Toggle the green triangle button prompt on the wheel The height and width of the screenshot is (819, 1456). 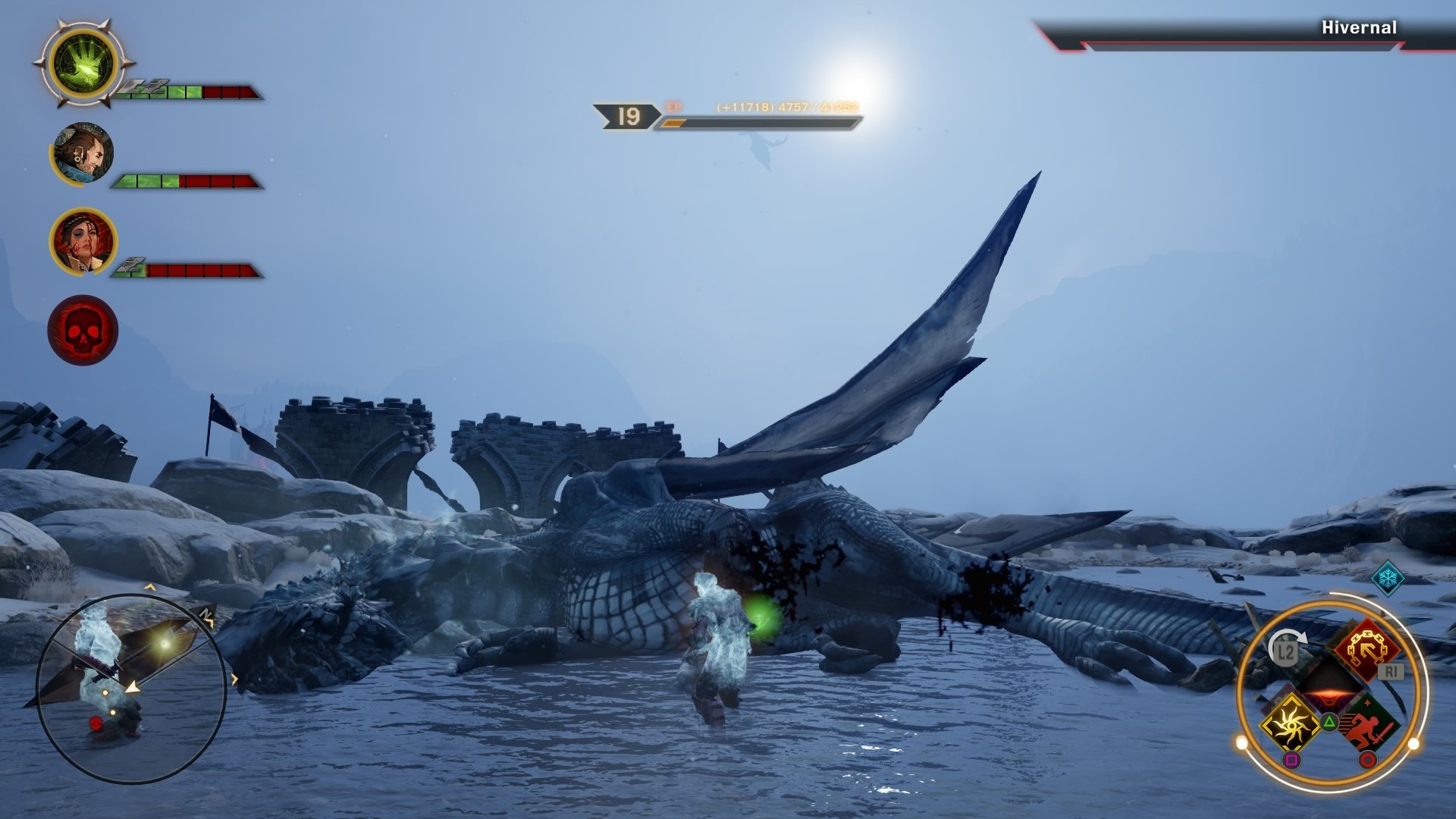(x=1330, y=722)
